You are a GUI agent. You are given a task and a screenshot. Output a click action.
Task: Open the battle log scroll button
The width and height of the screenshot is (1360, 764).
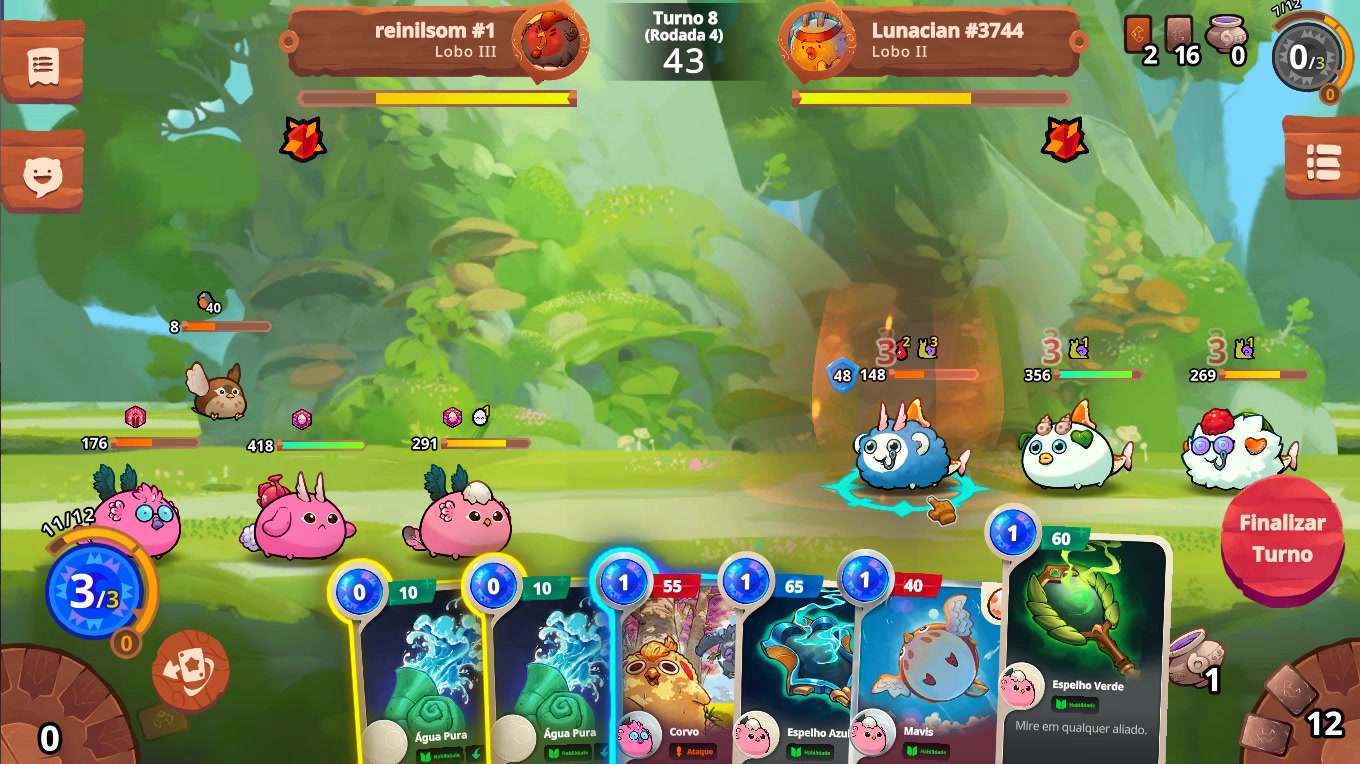[42, 67]
